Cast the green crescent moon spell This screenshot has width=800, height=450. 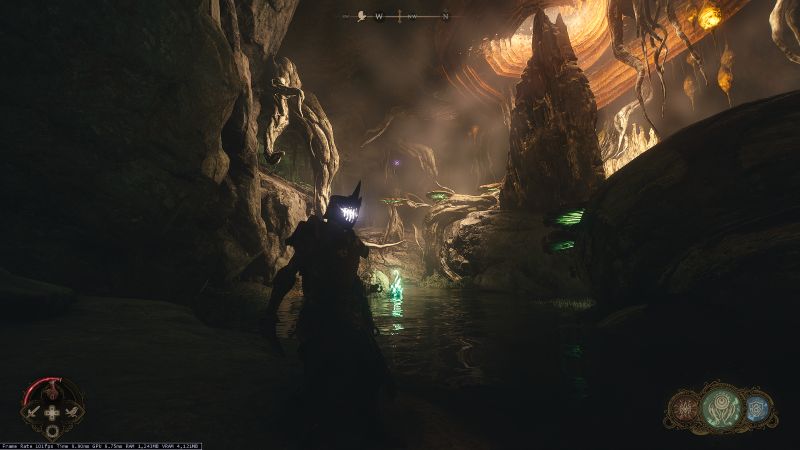721,407
